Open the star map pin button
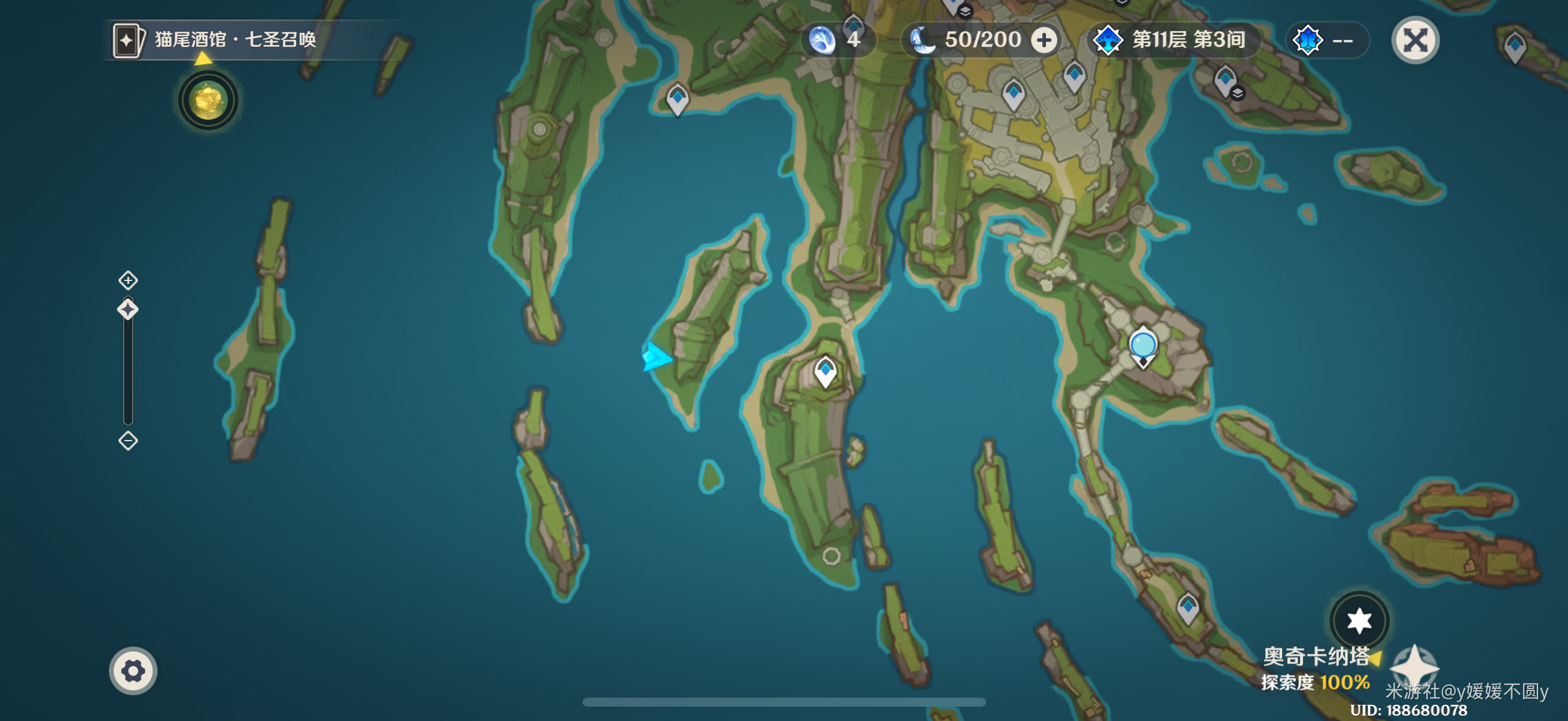This screenshot has height=721, width=1568. [1359, 620]
